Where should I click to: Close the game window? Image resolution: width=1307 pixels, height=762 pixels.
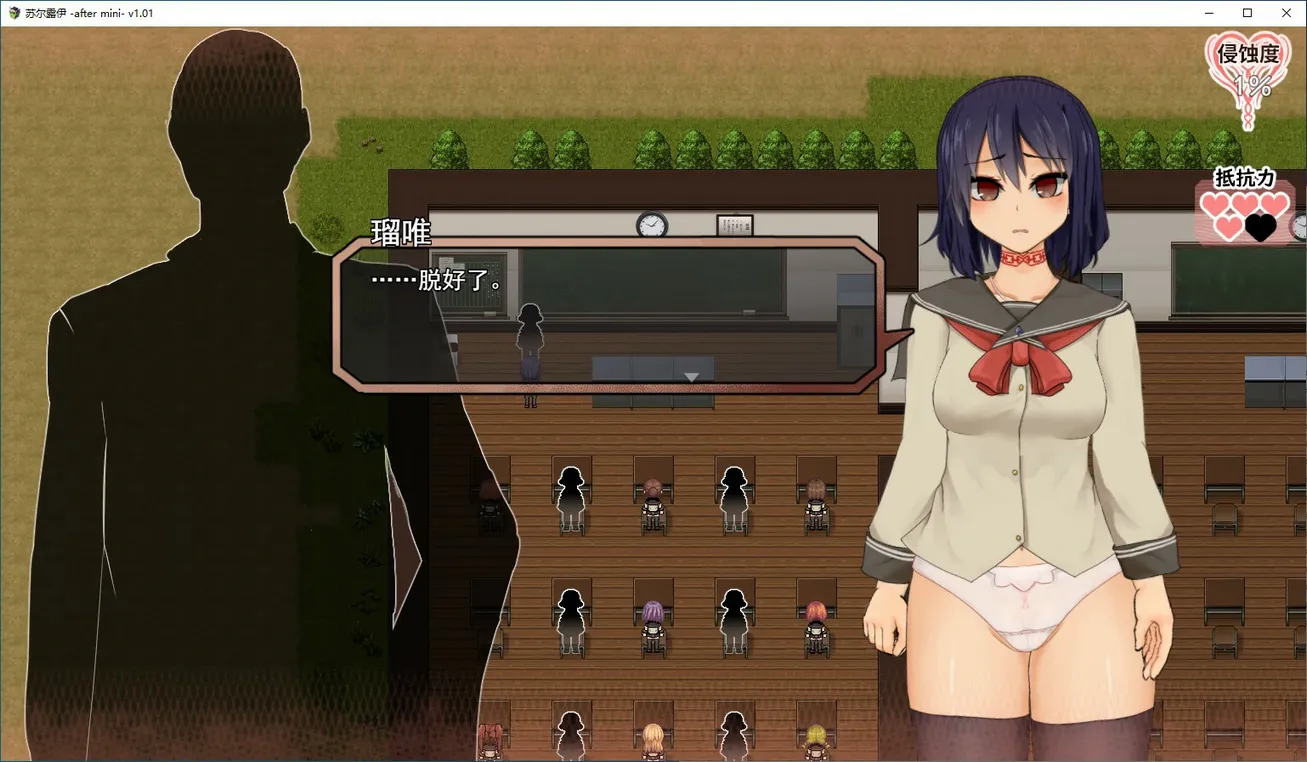point(1286,13)
